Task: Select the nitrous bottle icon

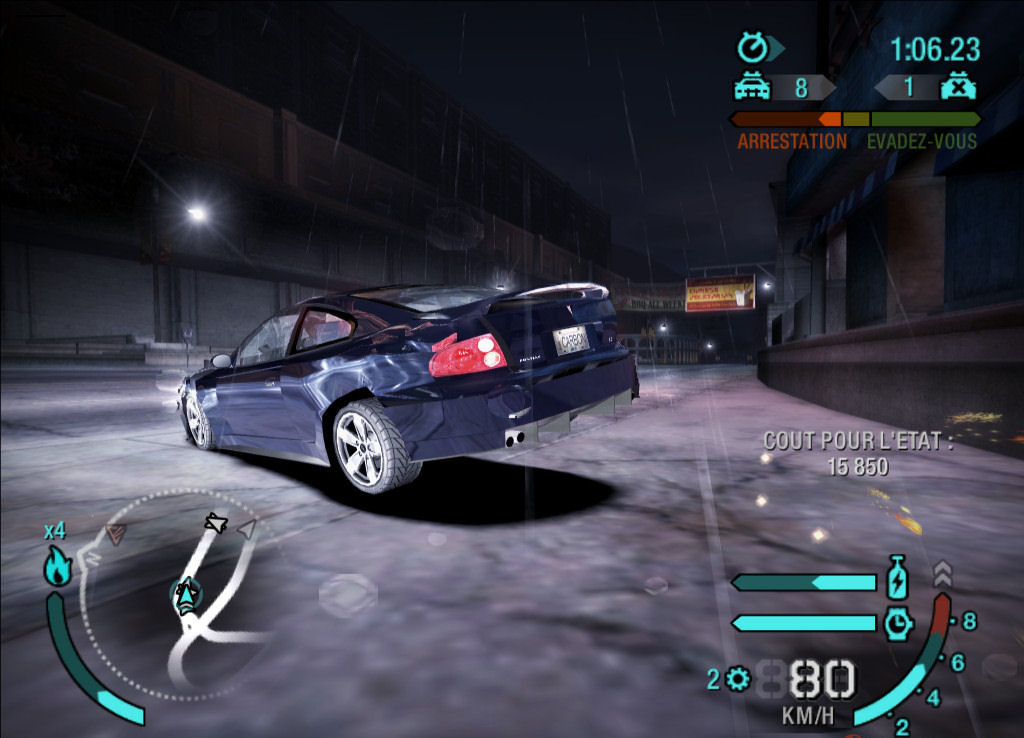Action: coord(897,580)
